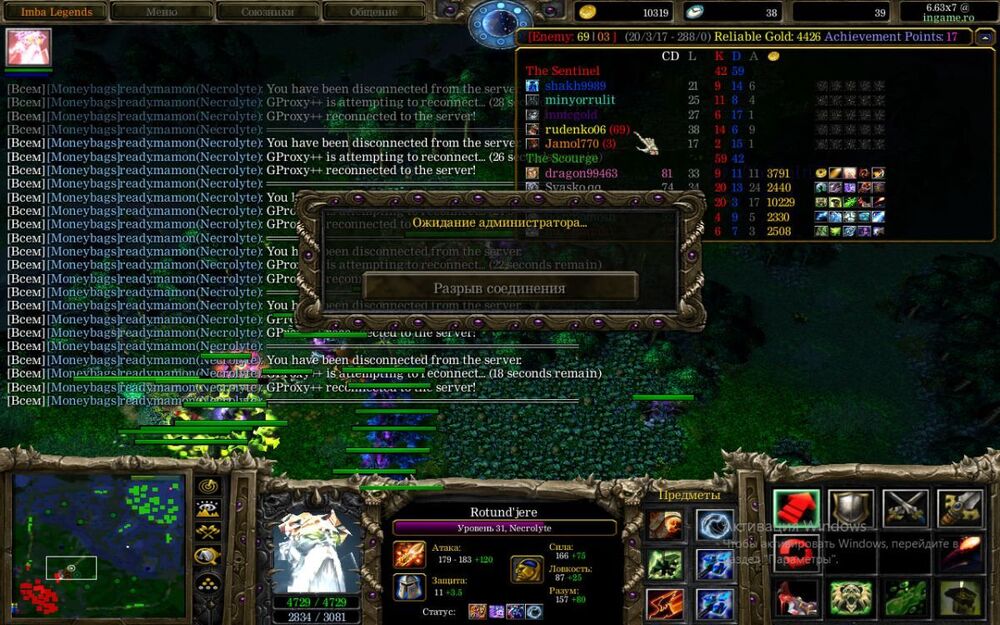The width and height of the screenshot is (1000, 625).
Task: Select the hero icon at top-left
Action: click(x=28, y=47)
